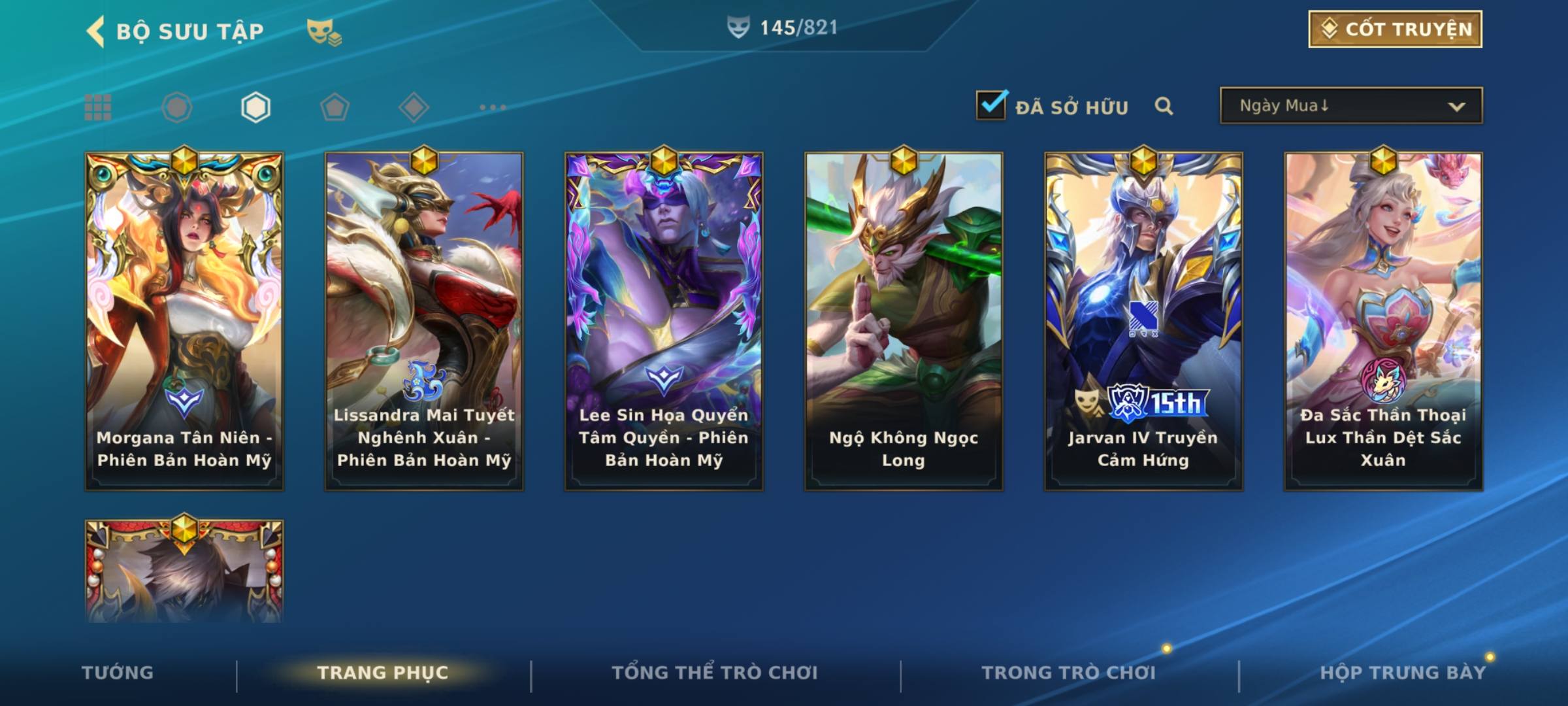1568x706 pixels.
Task: Choose the pentagon rarity filter
Action: pos(335,107)
